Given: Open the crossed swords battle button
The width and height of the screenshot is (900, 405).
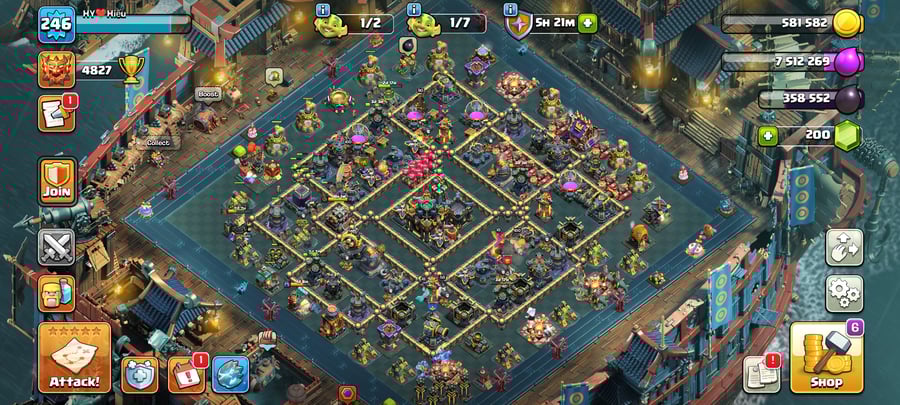Looking at the screenshot, I should pyautogui.click(x=57, y=246).
